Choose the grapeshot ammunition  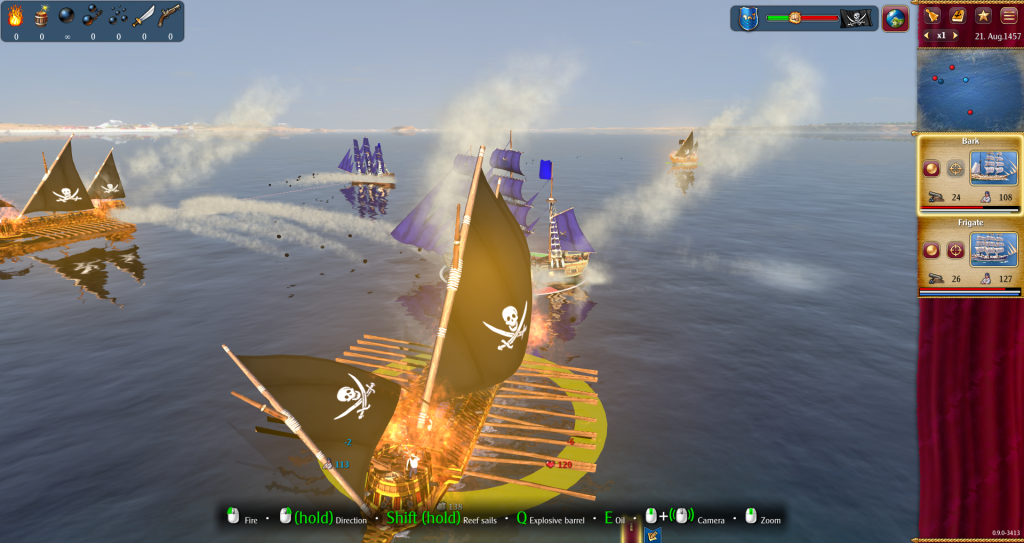coord(118,16)
